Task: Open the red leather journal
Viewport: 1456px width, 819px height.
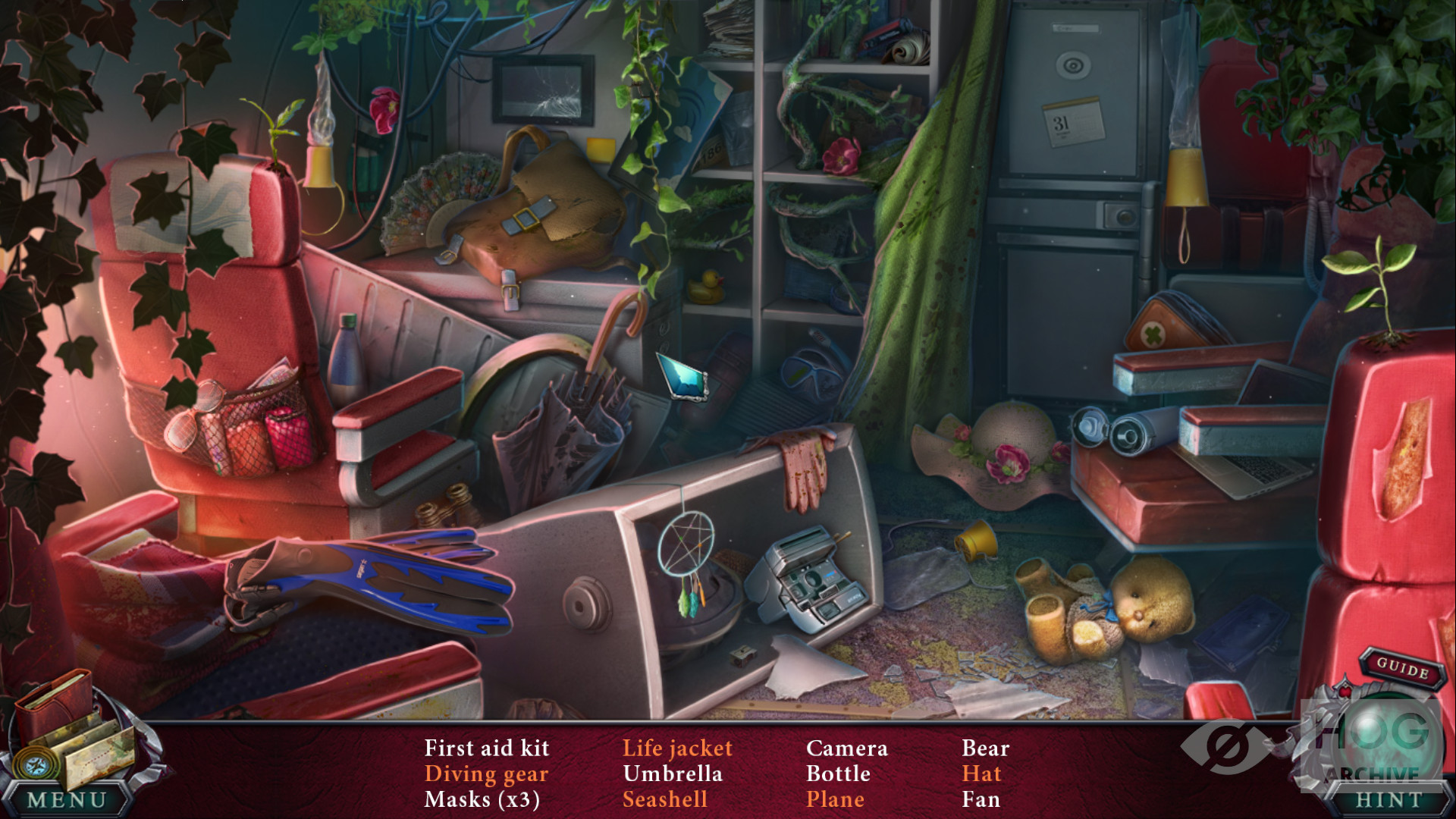Action: tap(53, 701)
